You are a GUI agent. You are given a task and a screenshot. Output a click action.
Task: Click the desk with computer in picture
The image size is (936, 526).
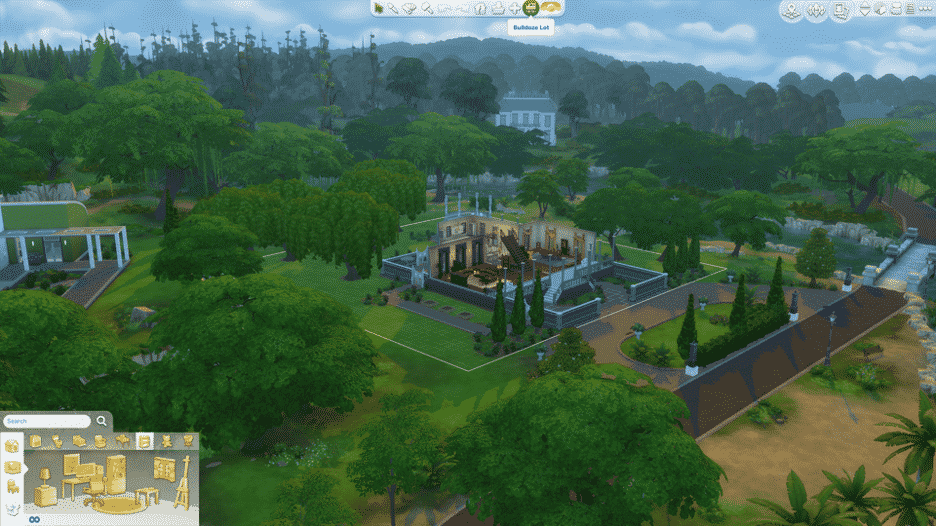(x=80, y=475)
